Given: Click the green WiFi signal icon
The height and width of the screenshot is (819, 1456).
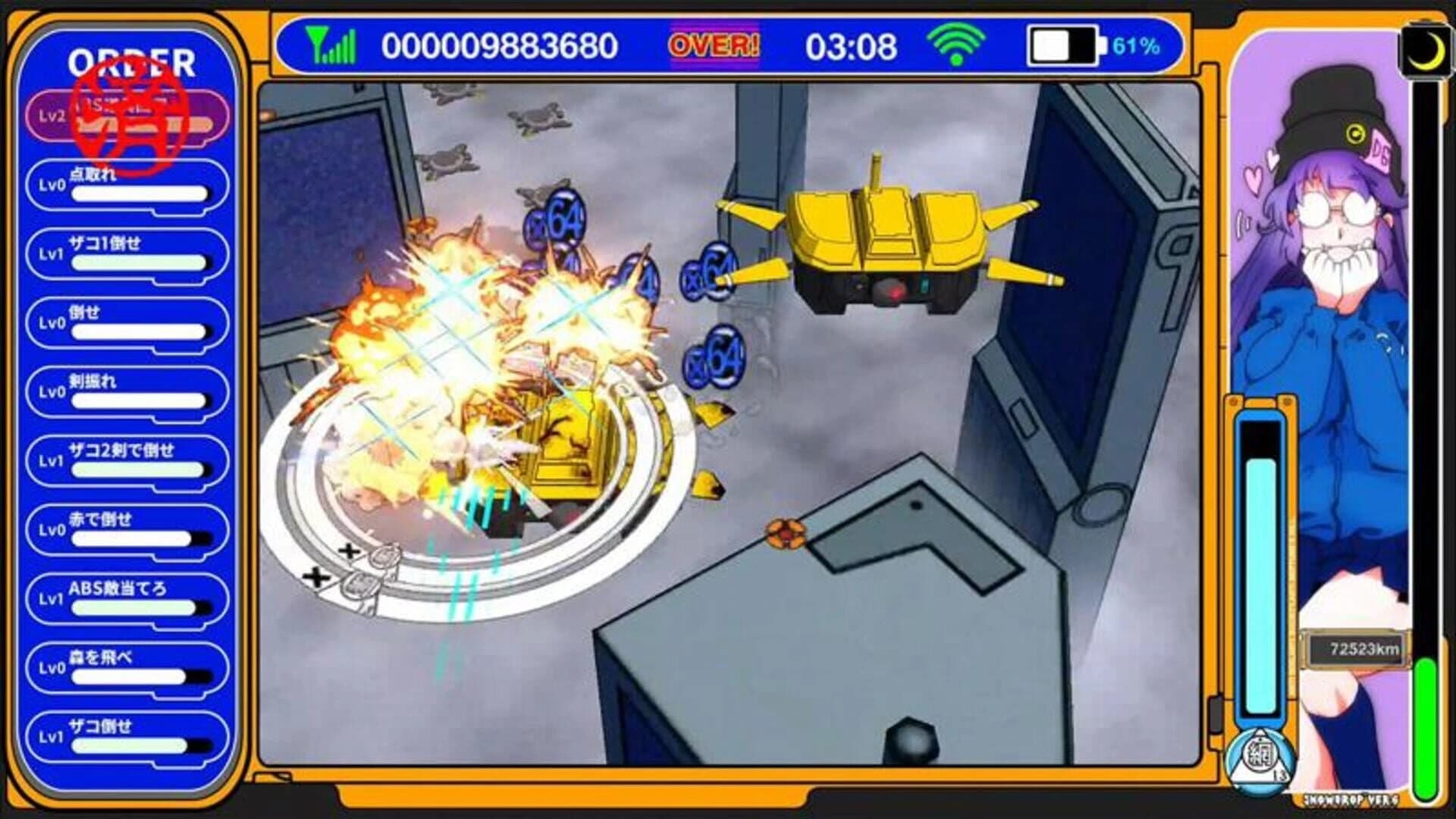Looking at the screenshot, I should 957,46.
